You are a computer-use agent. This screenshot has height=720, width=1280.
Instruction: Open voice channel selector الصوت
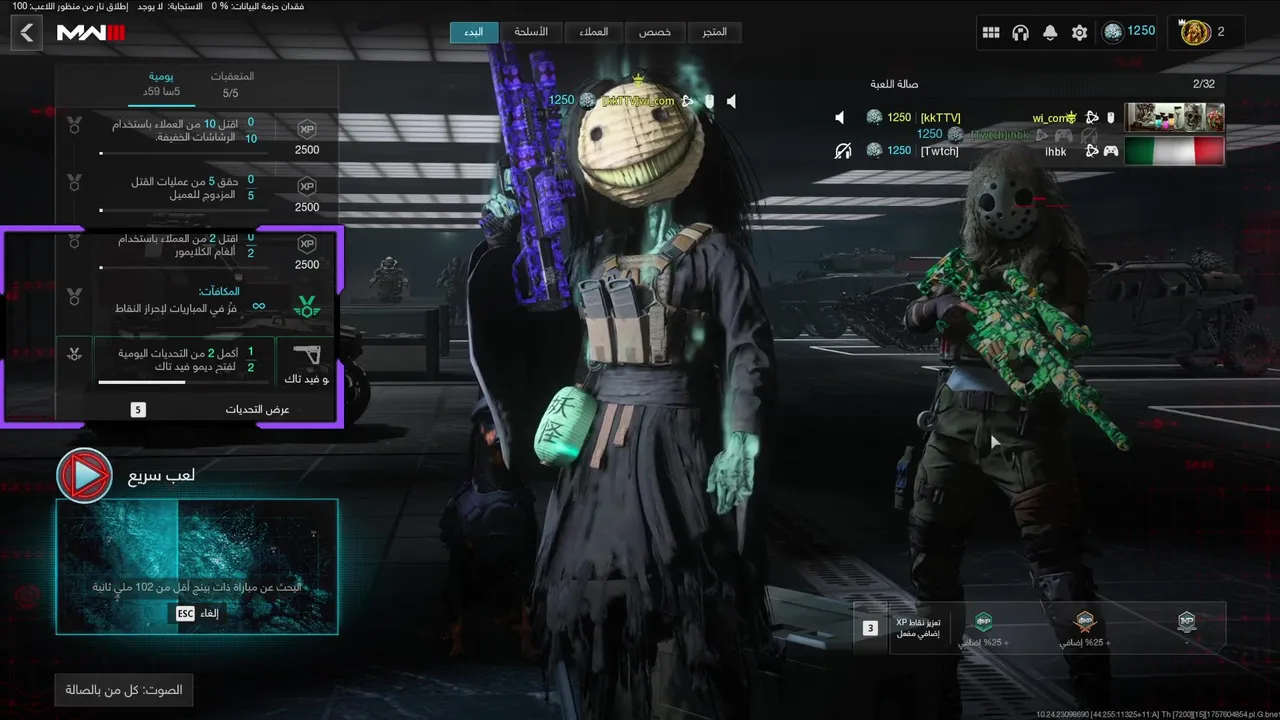(124, 690)
